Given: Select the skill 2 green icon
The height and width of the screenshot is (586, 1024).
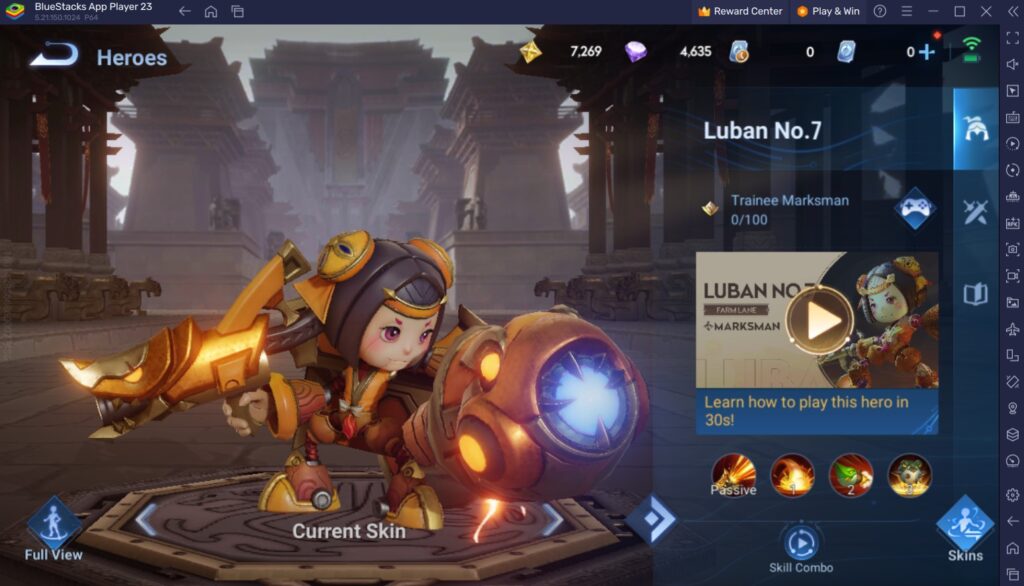Looking at the screenshot, I should tap(851, 475).
